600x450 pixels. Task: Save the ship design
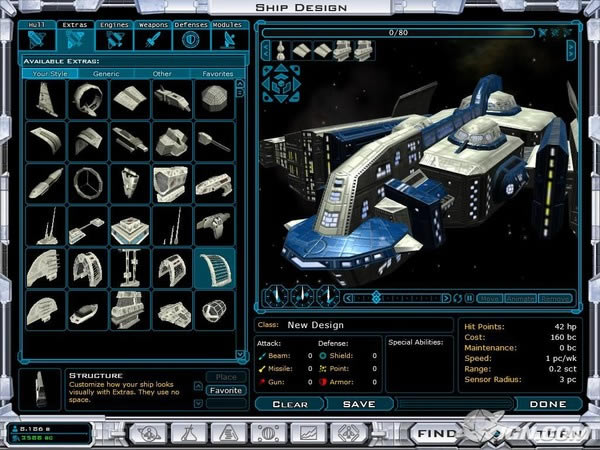[x=359, y=404]
